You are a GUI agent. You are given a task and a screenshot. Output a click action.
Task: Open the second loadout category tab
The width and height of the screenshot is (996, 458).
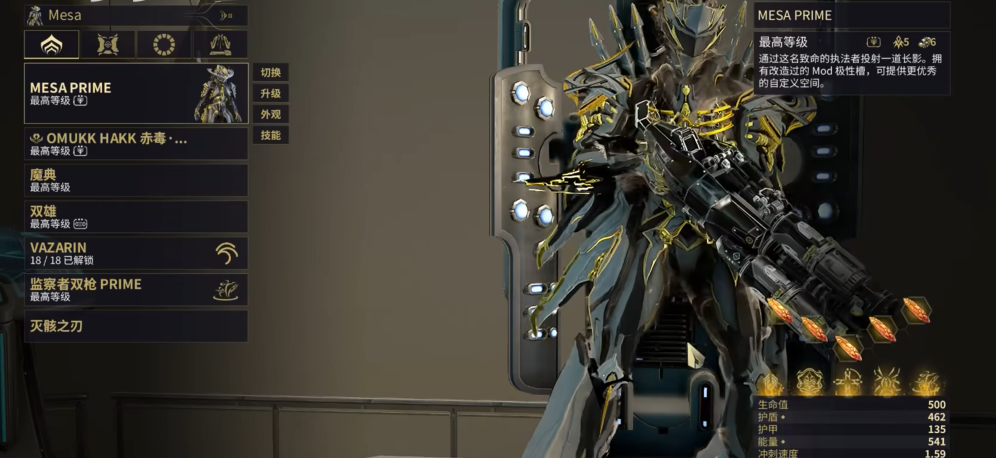107,45
